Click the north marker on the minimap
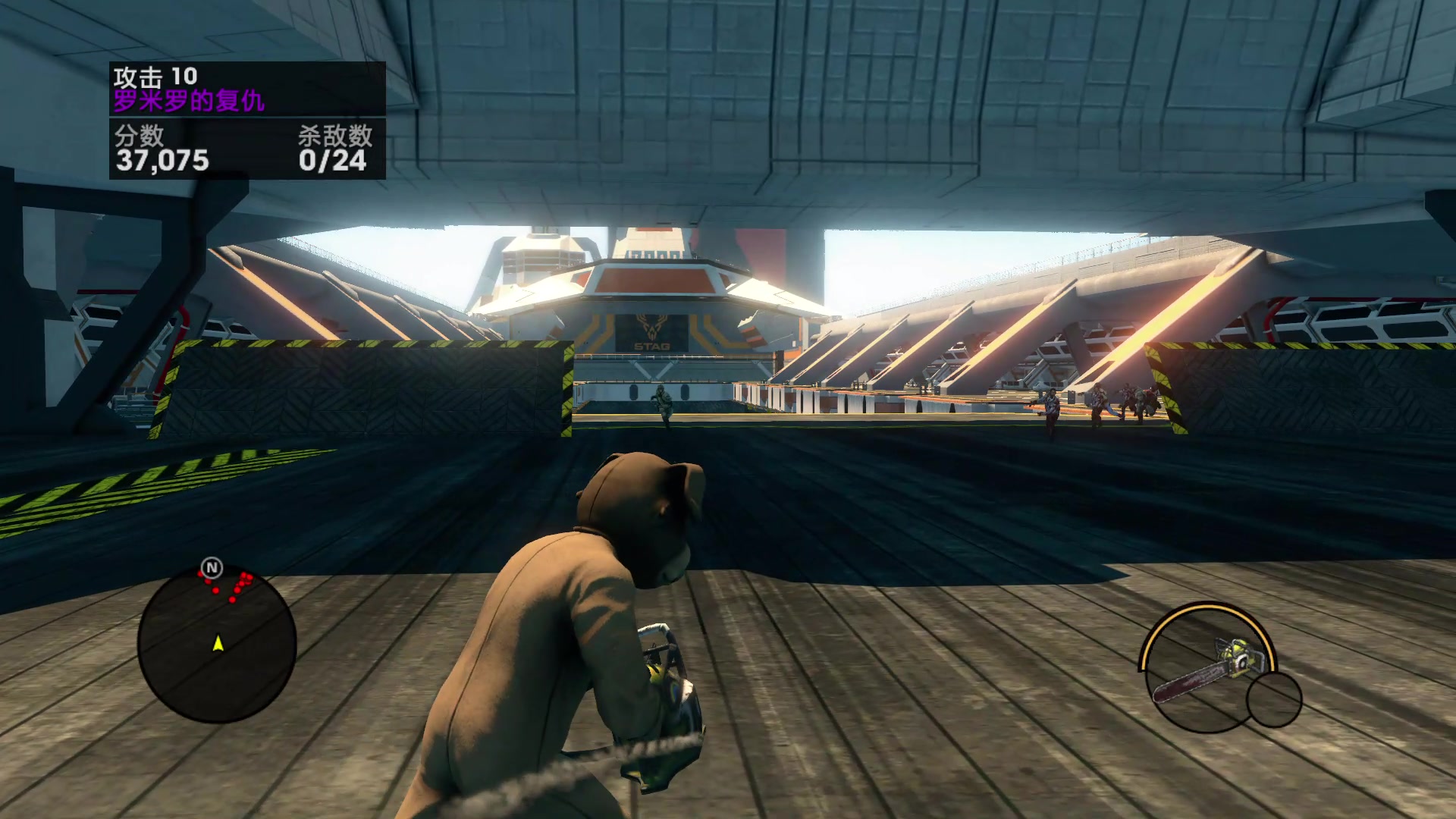 (x=212, y=567)
